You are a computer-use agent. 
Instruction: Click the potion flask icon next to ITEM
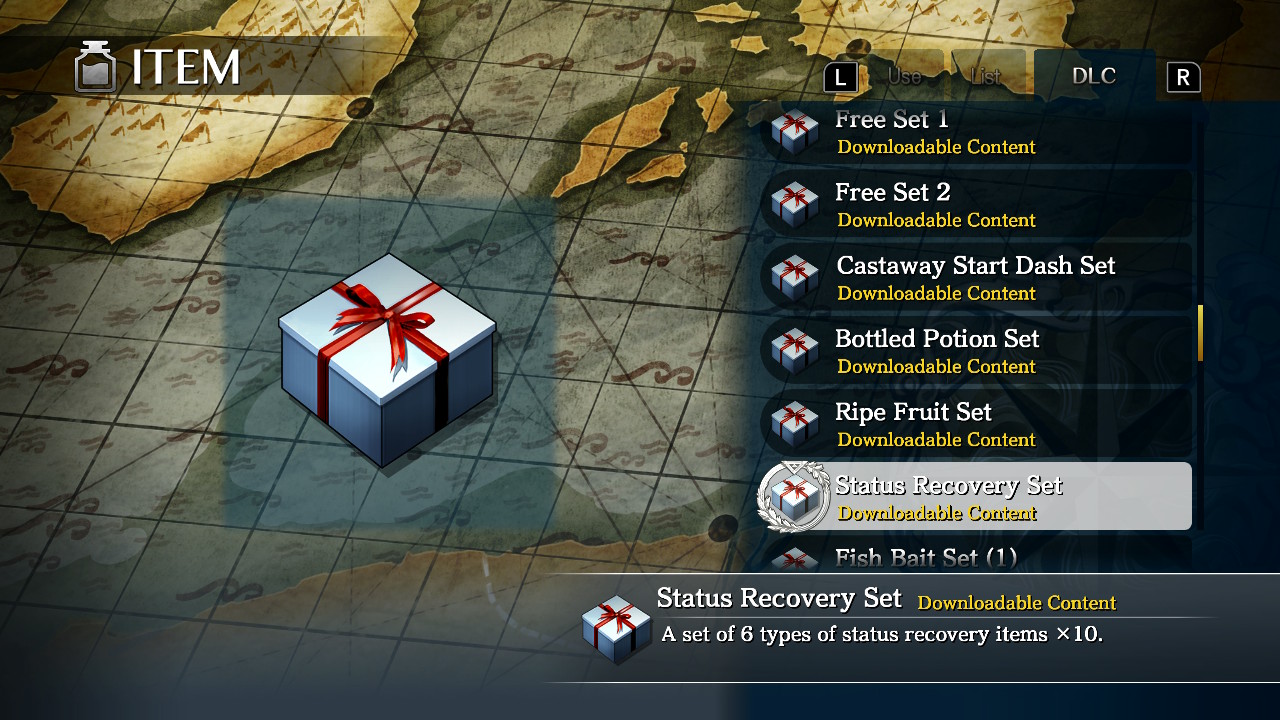pos(95,67)
